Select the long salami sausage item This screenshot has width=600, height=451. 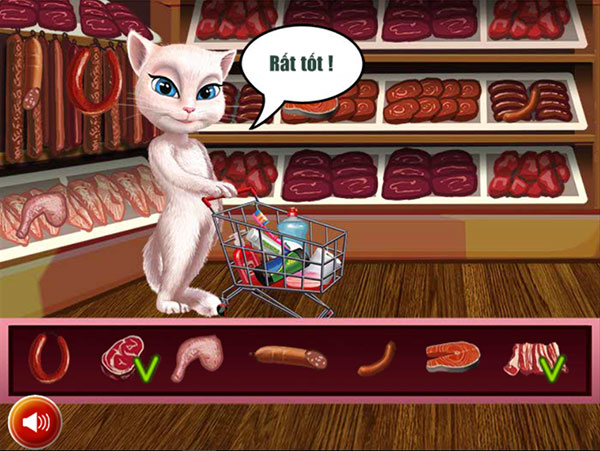click(x=290, y=356)
